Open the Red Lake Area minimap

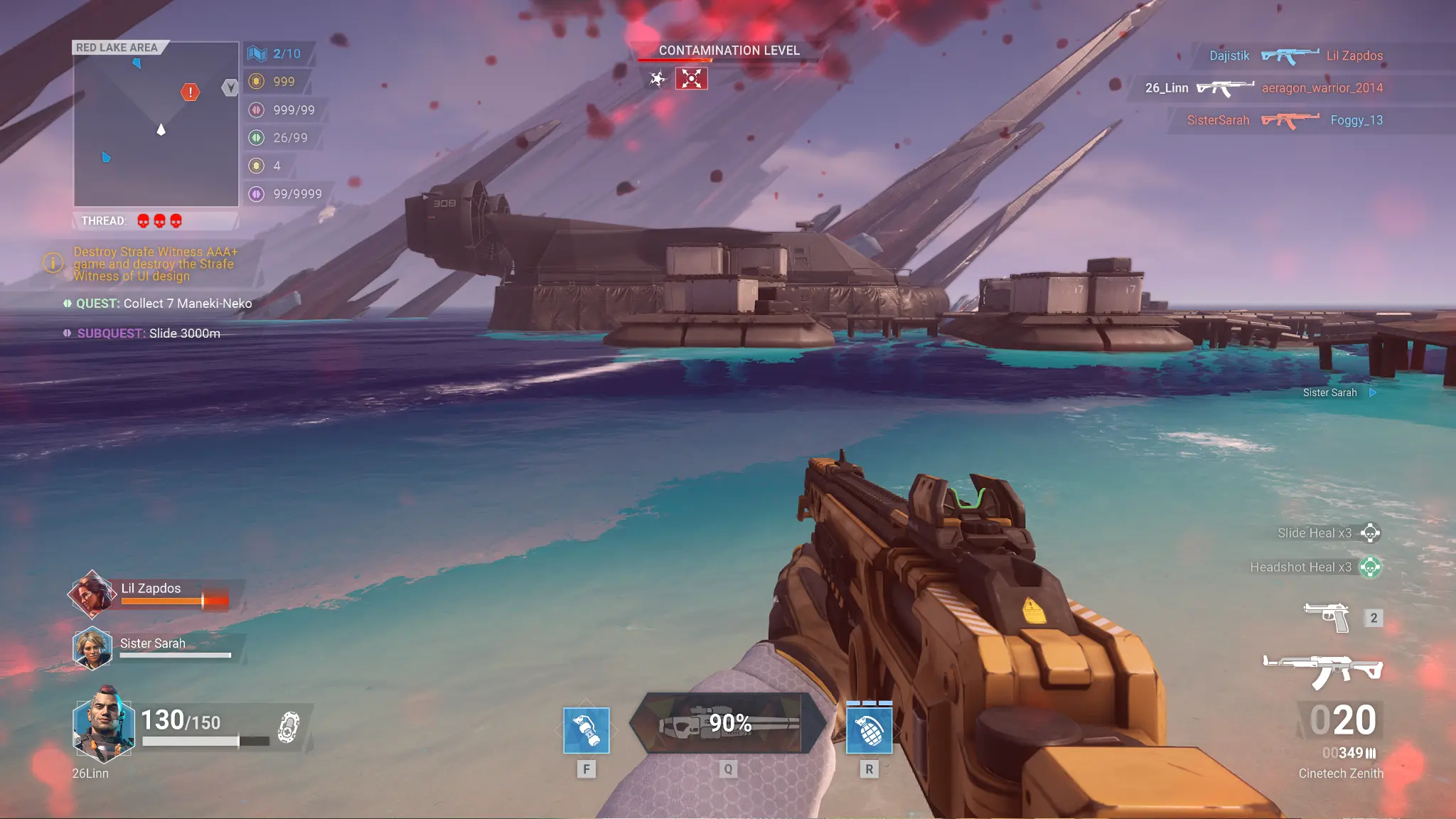pos(156,124)
